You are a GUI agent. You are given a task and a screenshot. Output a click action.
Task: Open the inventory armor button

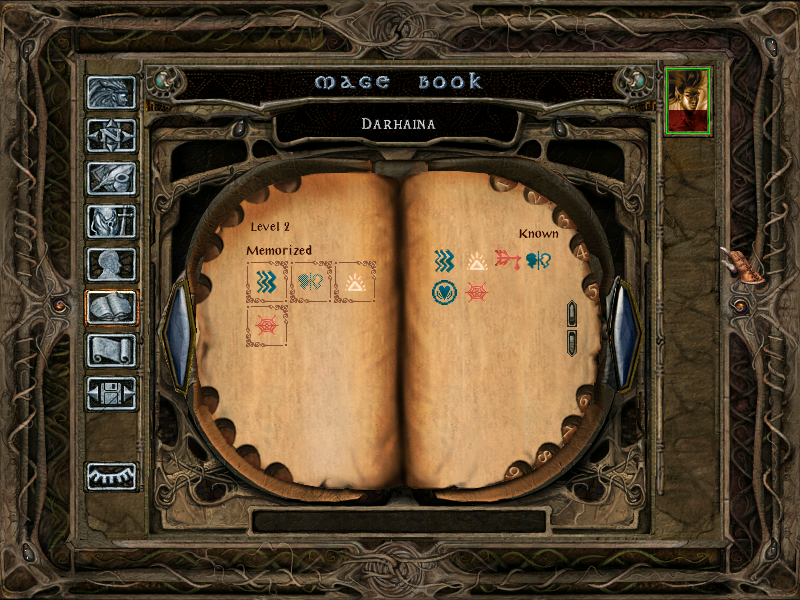111,221
